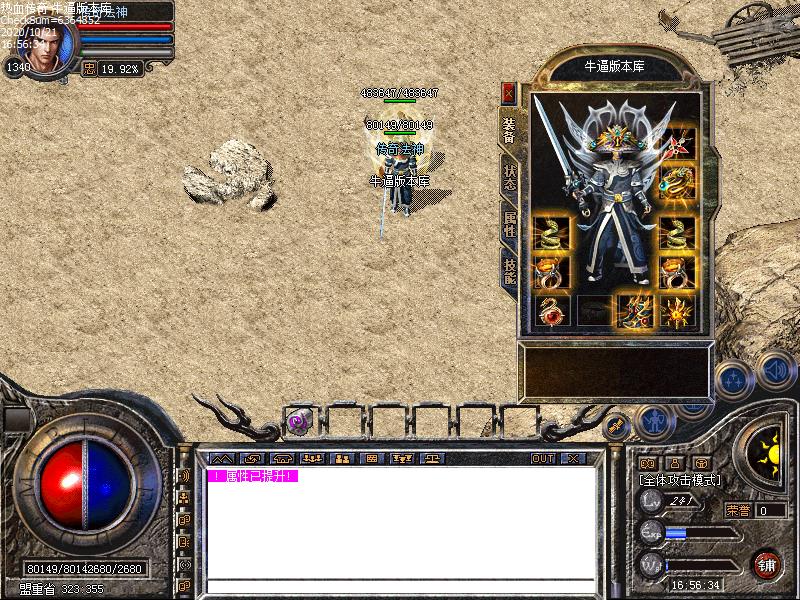
Task: Open the character figure round button
Action: [x=654, y=421]
